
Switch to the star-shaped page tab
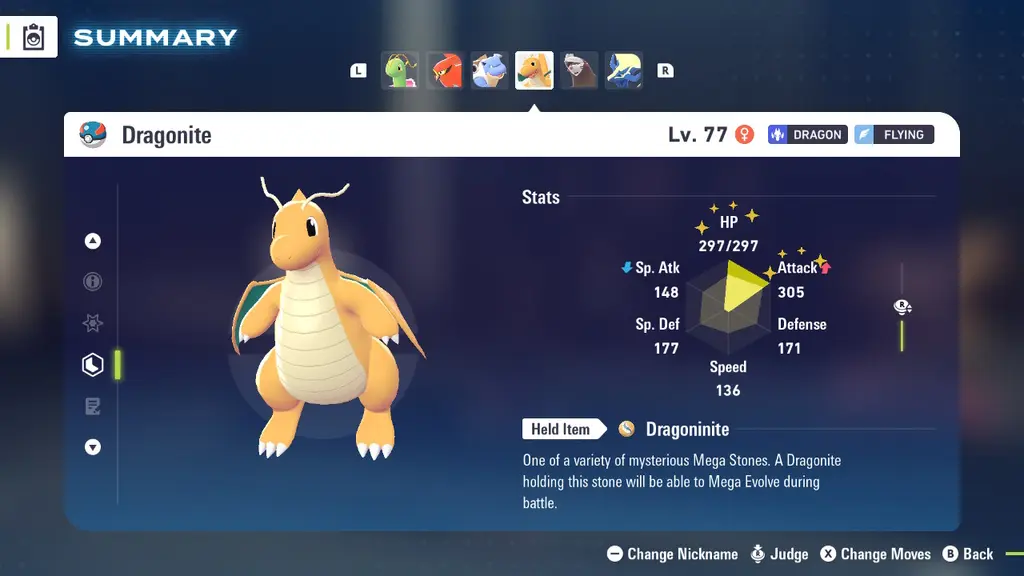93,324
